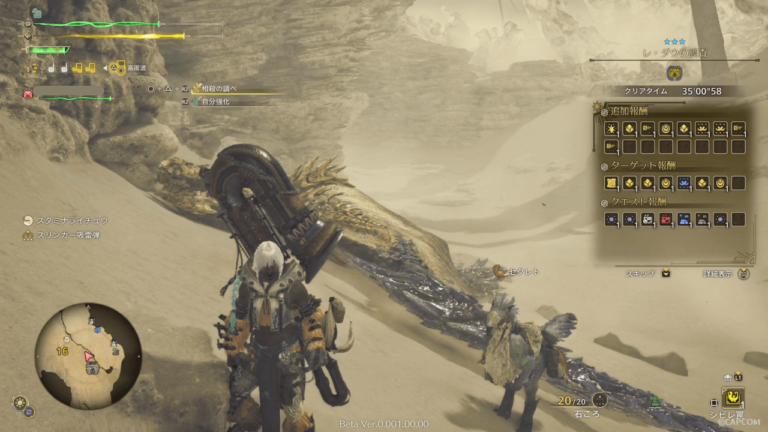Select the first item in クエスト報酬 rewards

coord(612,219)
